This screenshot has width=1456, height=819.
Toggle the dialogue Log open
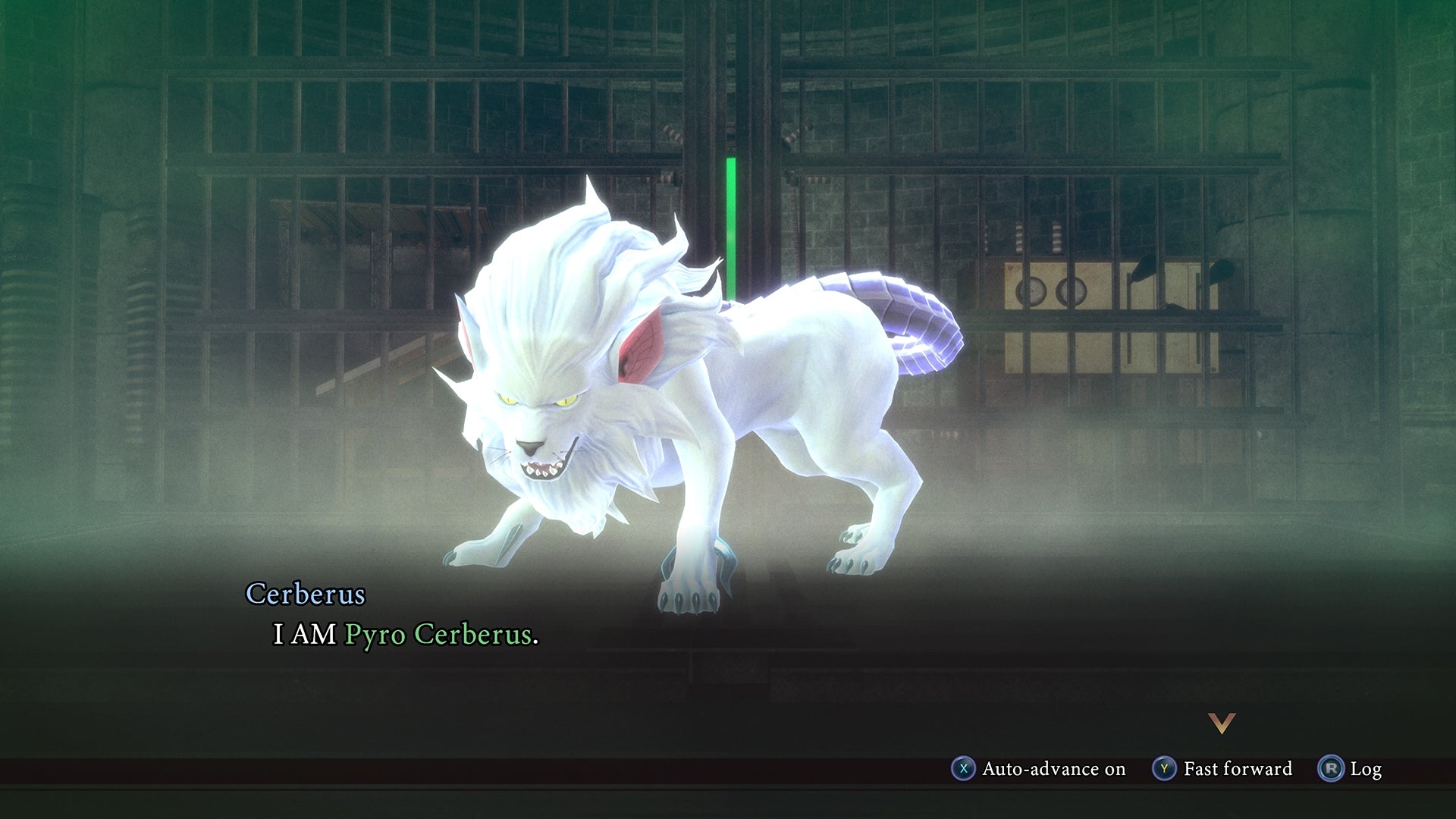[1365, 769]
